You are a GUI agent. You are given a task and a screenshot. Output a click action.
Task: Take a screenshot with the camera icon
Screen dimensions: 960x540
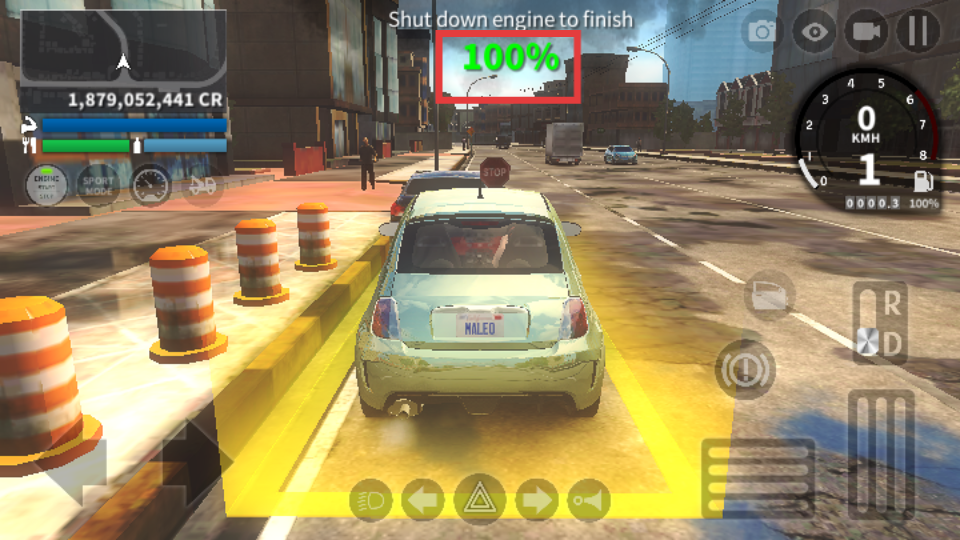(762, 32)
